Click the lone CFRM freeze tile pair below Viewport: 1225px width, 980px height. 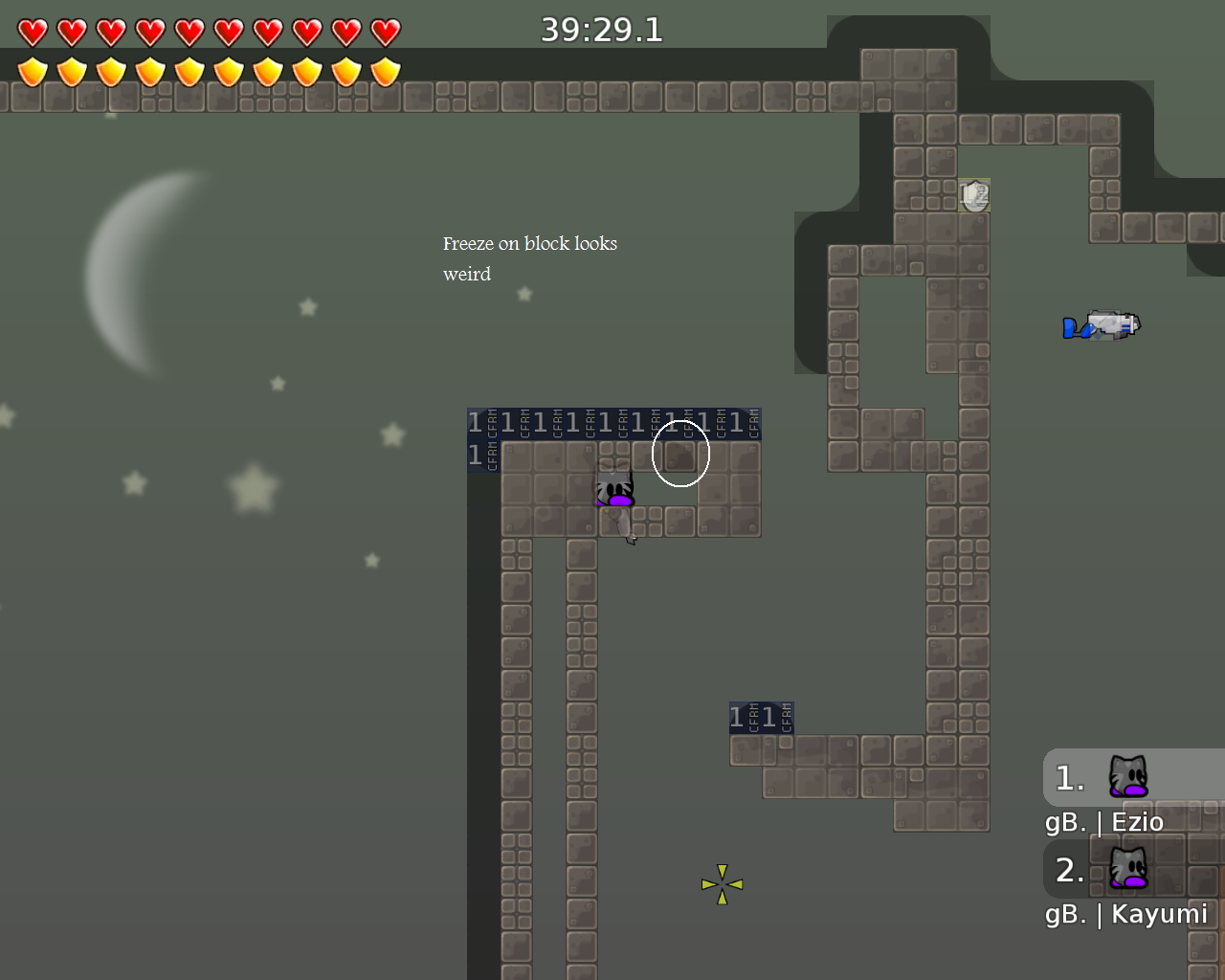[x=761, y=717]
